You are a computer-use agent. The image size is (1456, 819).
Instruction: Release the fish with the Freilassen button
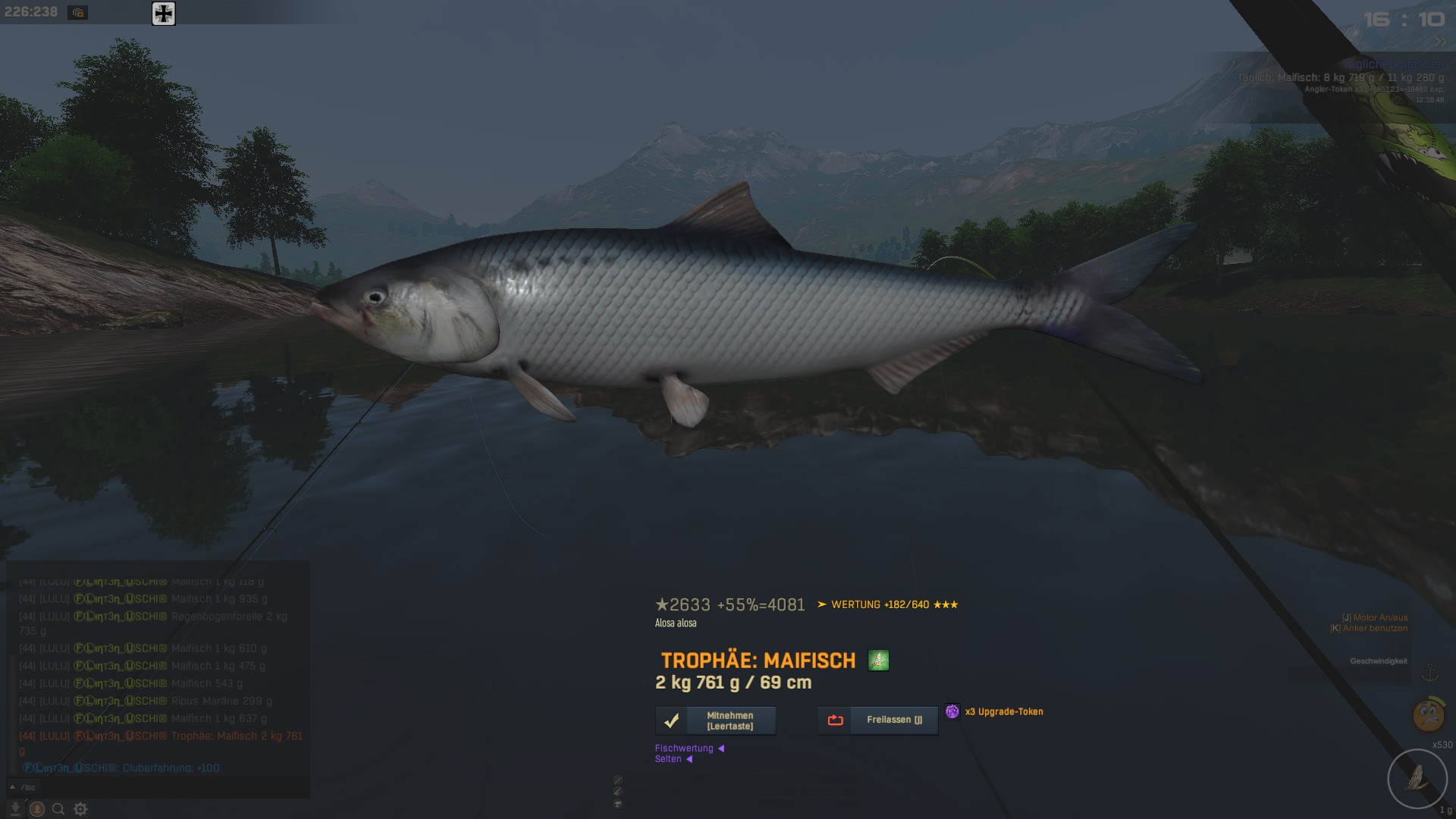tap(877, 720)
